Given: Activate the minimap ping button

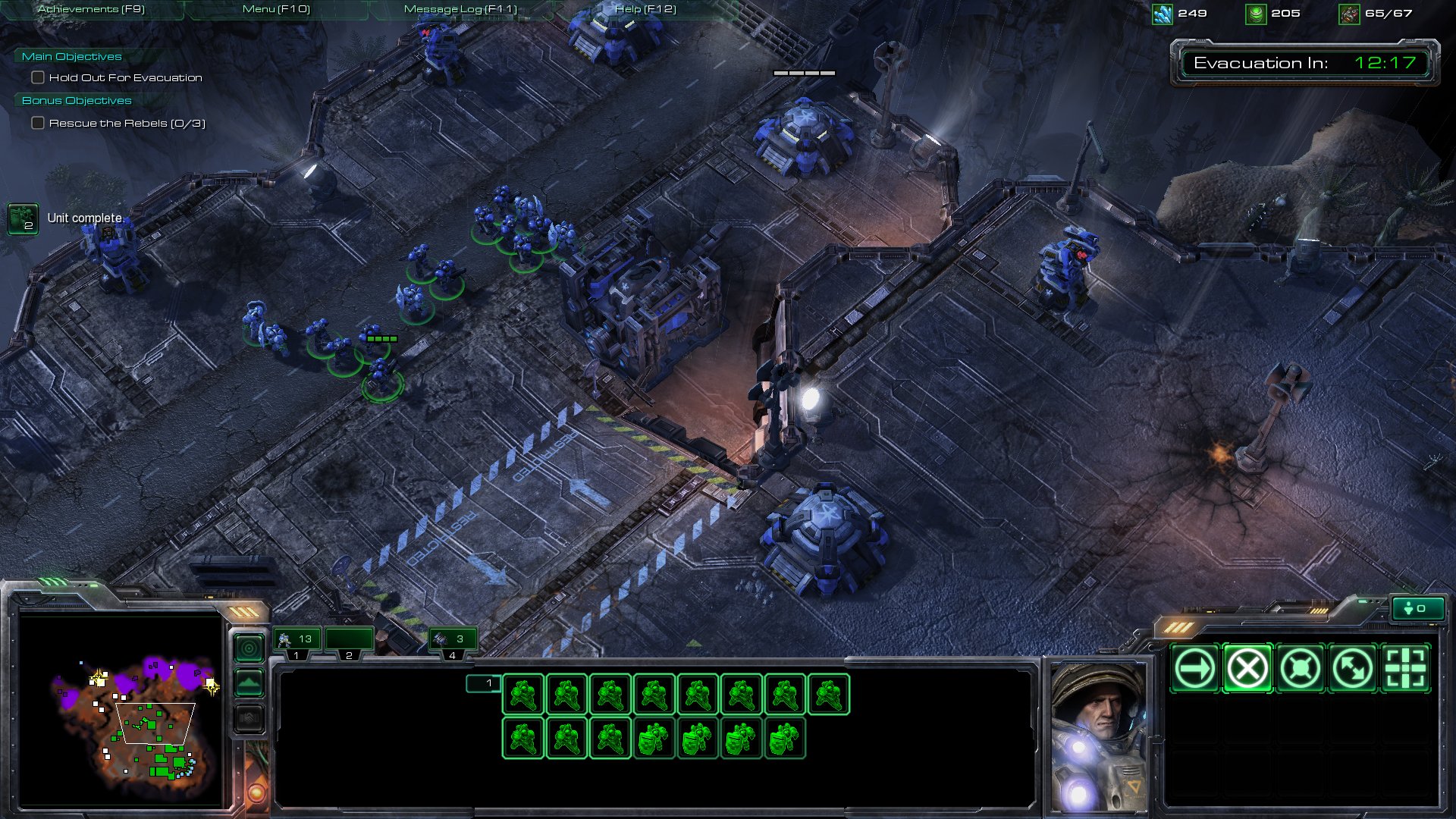Looking at the screenshot, I should (249, 648).
